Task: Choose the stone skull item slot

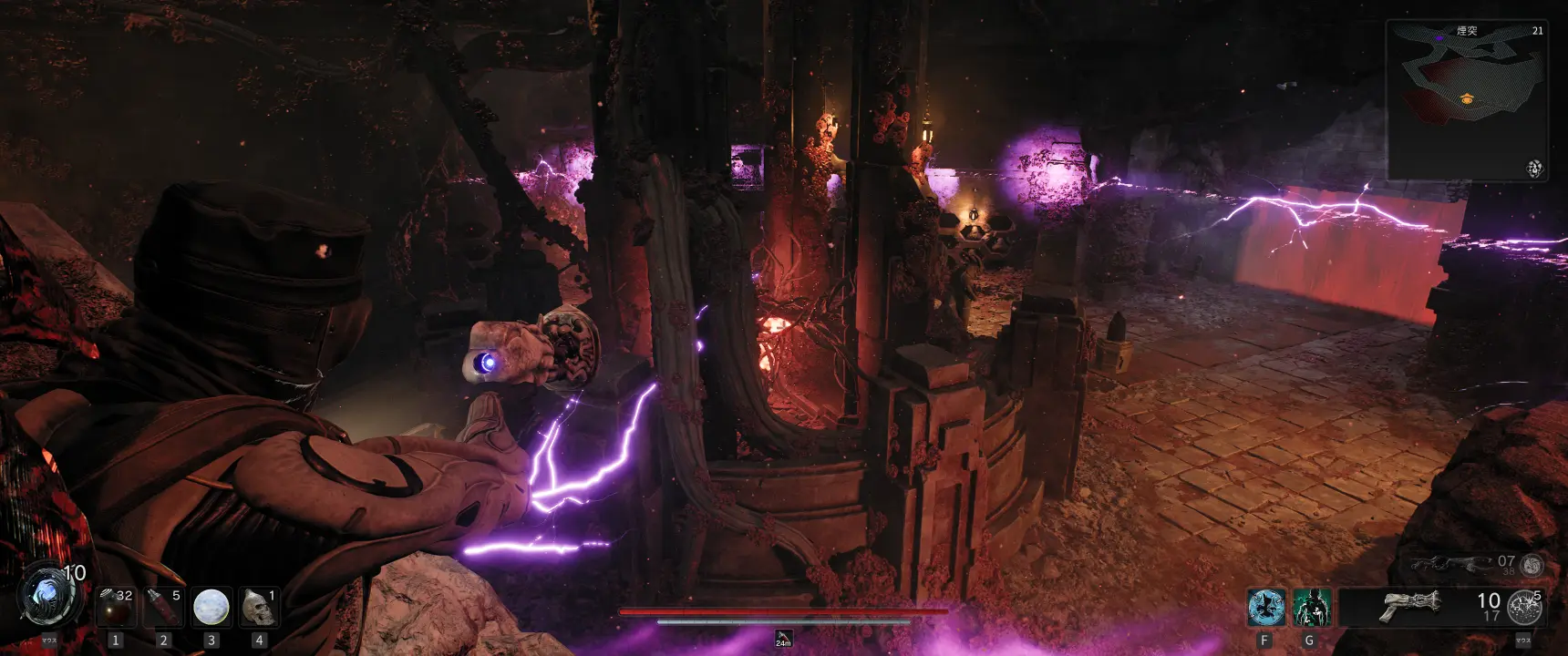Action: pos(259,607)
